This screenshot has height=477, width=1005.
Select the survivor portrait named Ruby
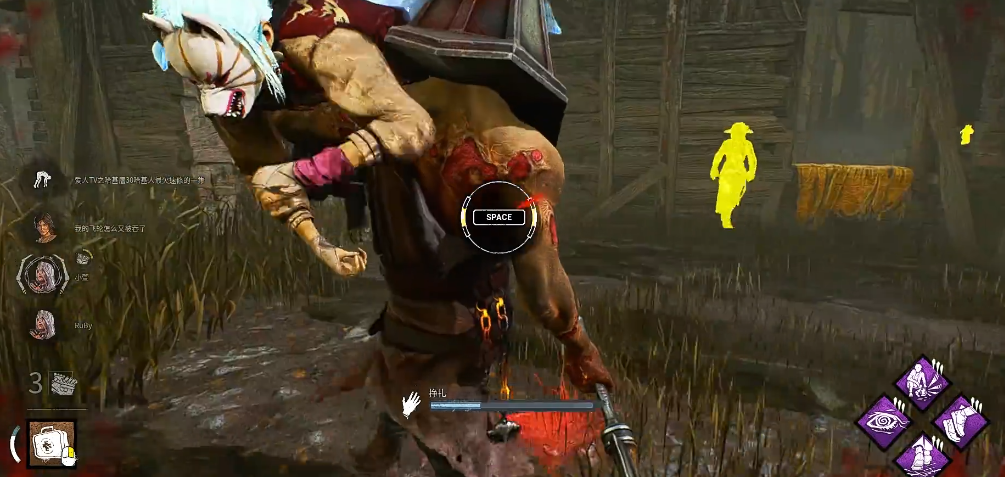(43, 323)
